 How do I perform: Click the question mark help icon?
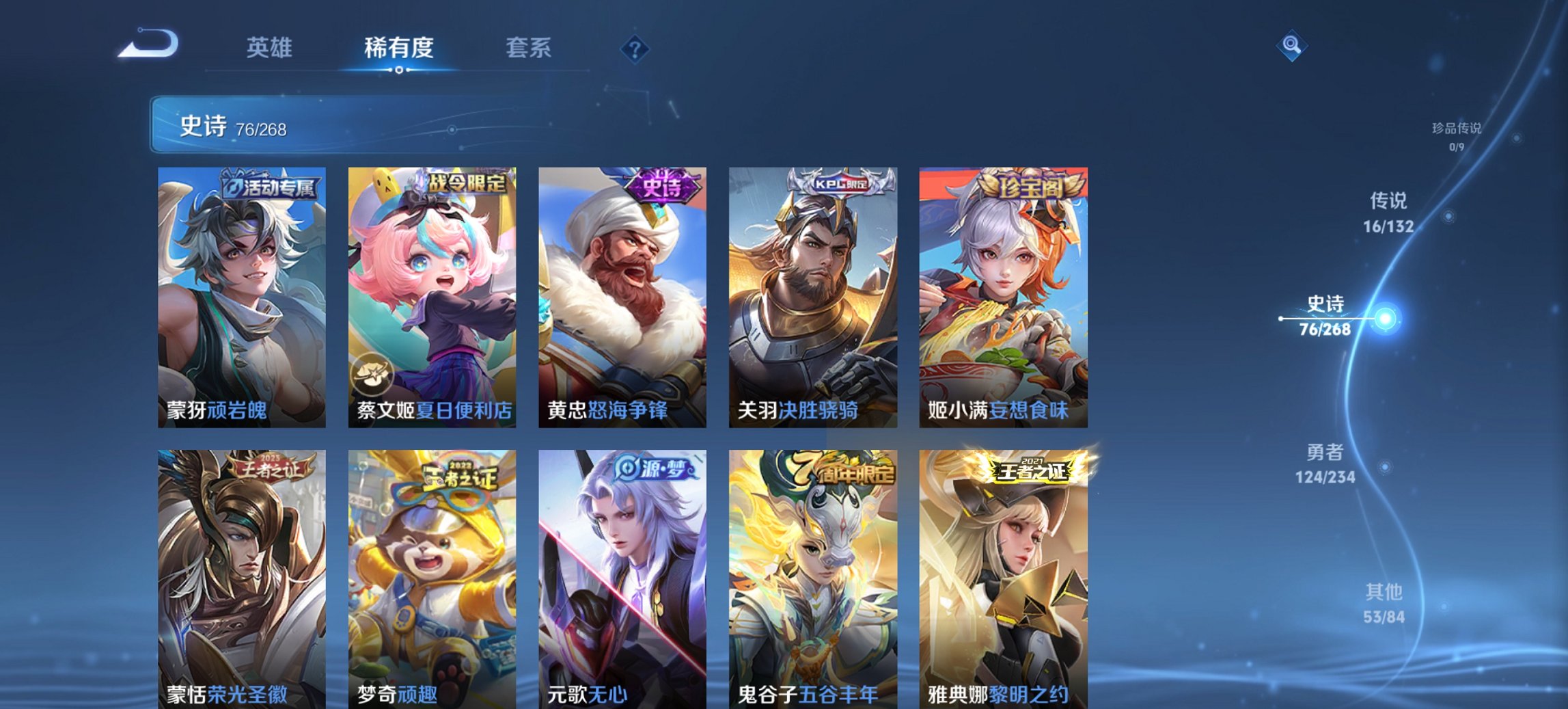[634, 48]
